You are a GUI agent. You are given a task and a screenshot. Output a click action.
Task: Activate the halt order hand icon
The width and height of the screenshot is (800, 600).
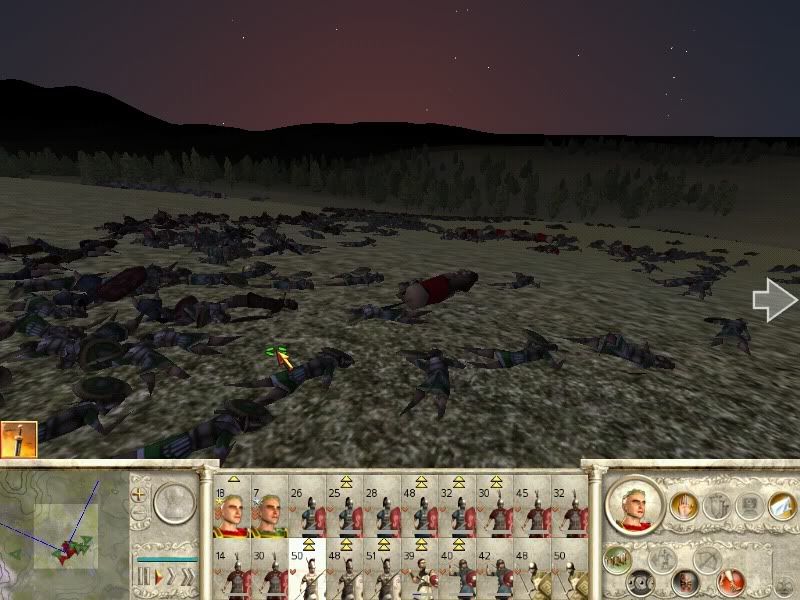point(684,507)
